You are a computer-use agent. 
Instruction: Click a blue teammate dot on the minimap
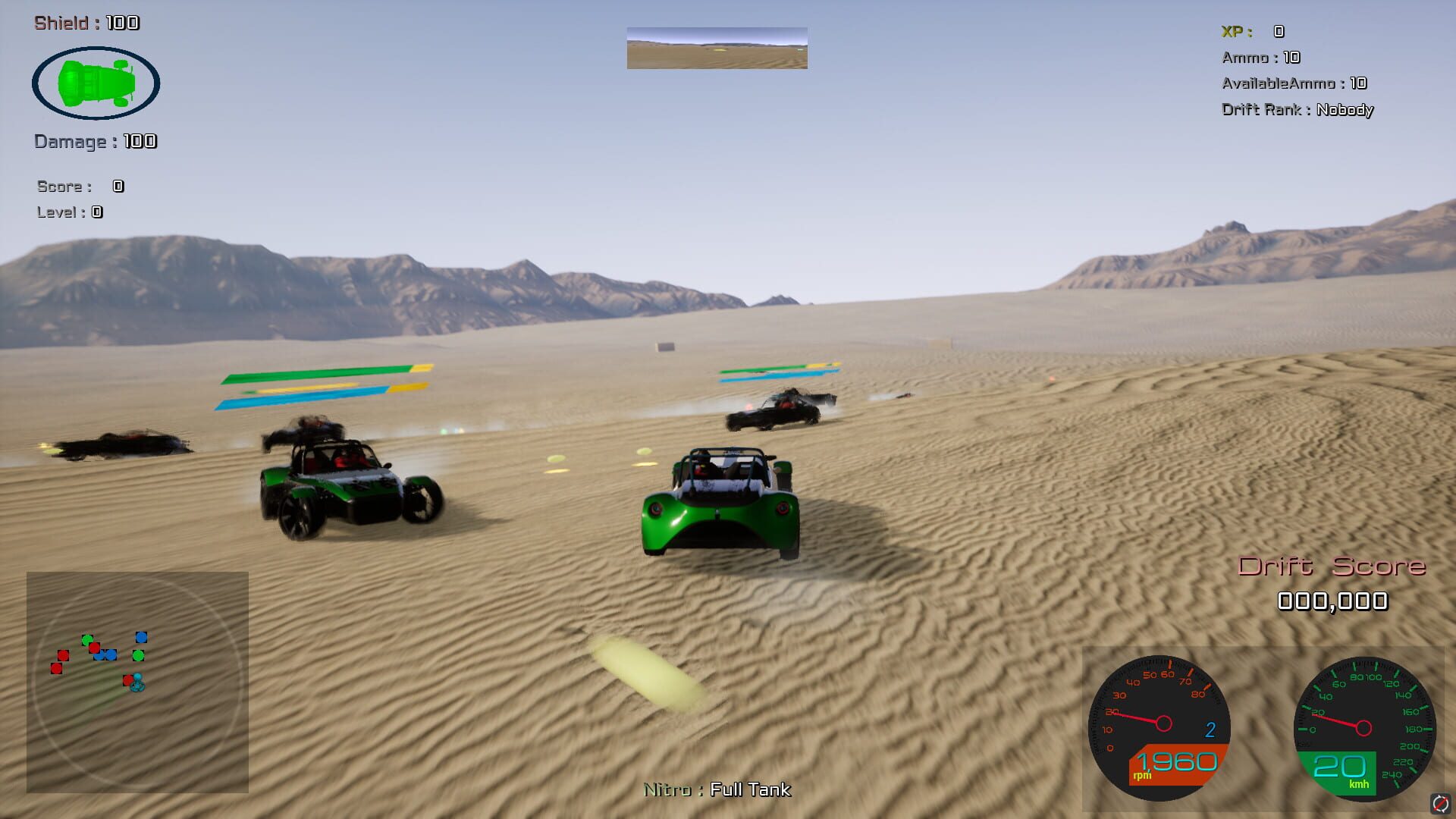[x=140, y=637]
